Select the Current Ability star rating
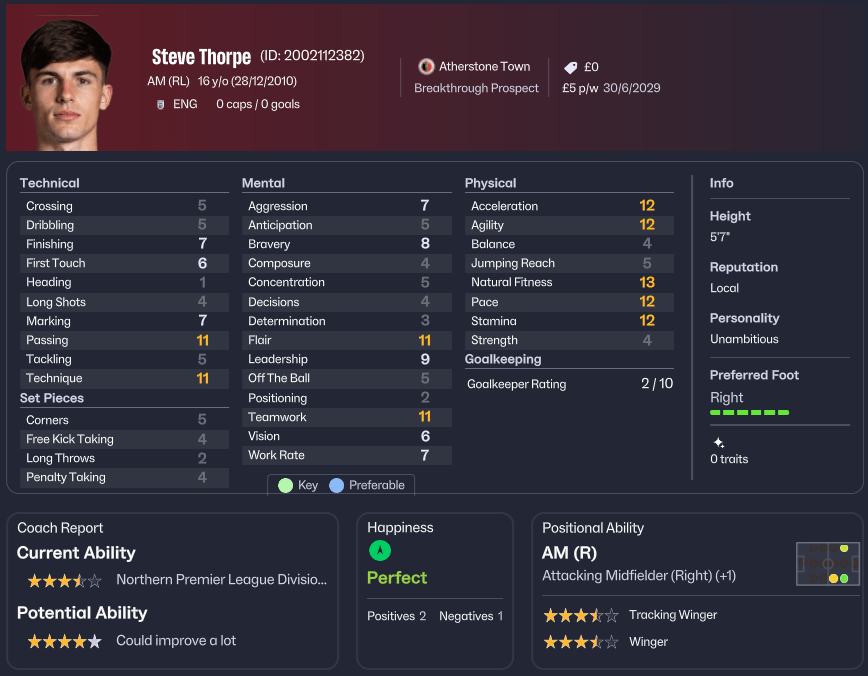This screenshot has width=868, height=676. [64, 580]
